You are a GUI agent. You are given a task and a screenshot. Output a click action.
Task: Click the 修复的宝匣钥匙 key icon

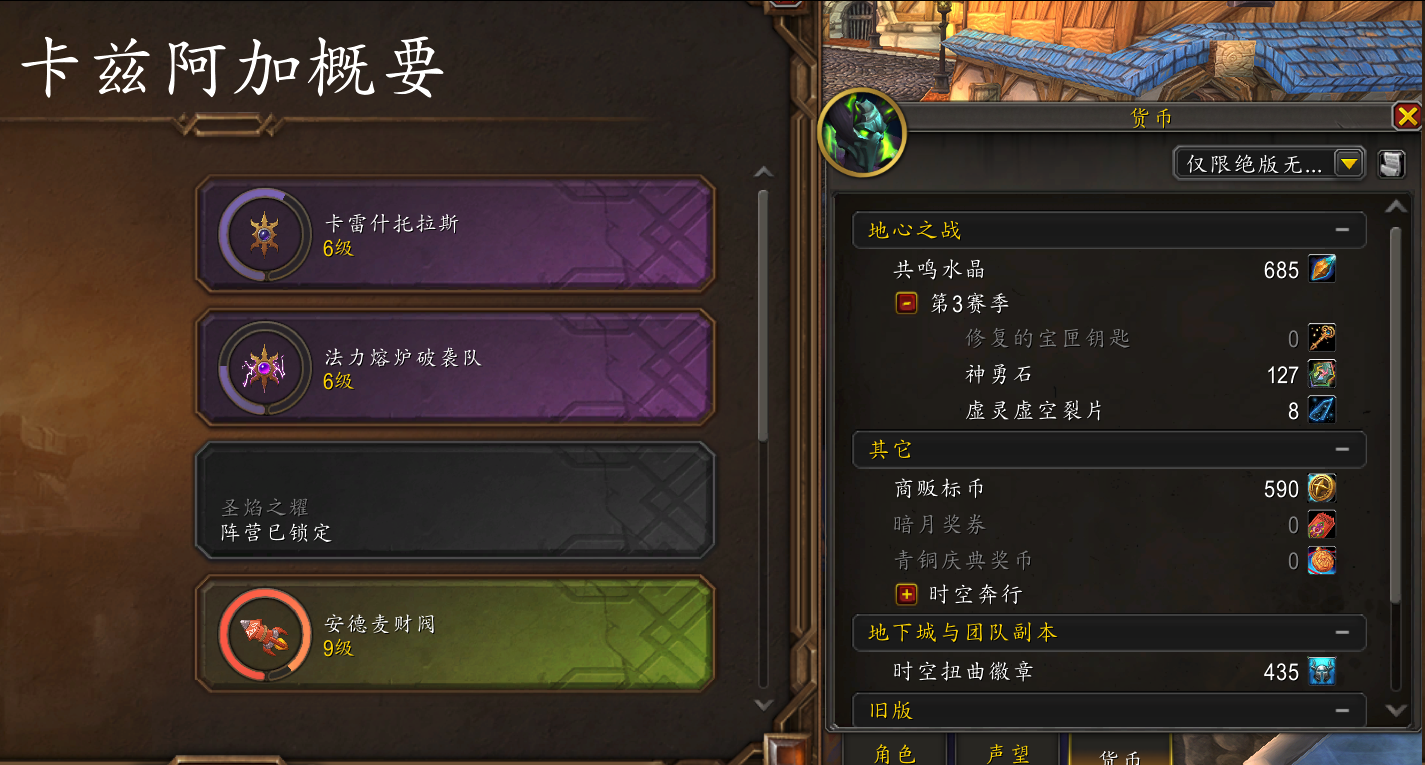click(1322, 339)
